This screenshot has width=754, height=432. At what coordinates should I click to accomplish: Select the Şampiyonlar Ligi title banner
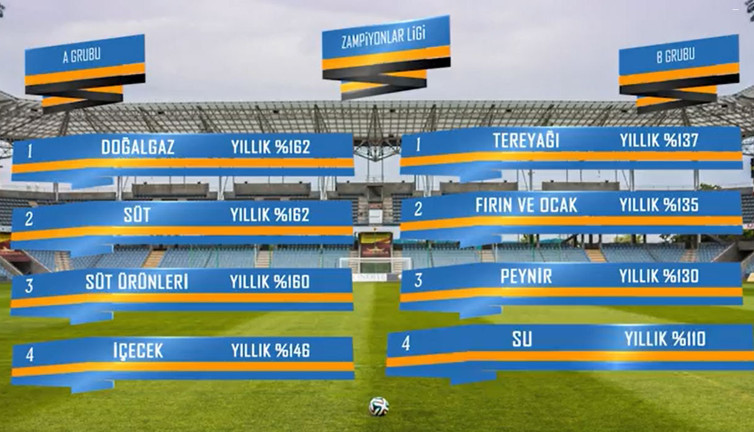click(x=385, y=41)
